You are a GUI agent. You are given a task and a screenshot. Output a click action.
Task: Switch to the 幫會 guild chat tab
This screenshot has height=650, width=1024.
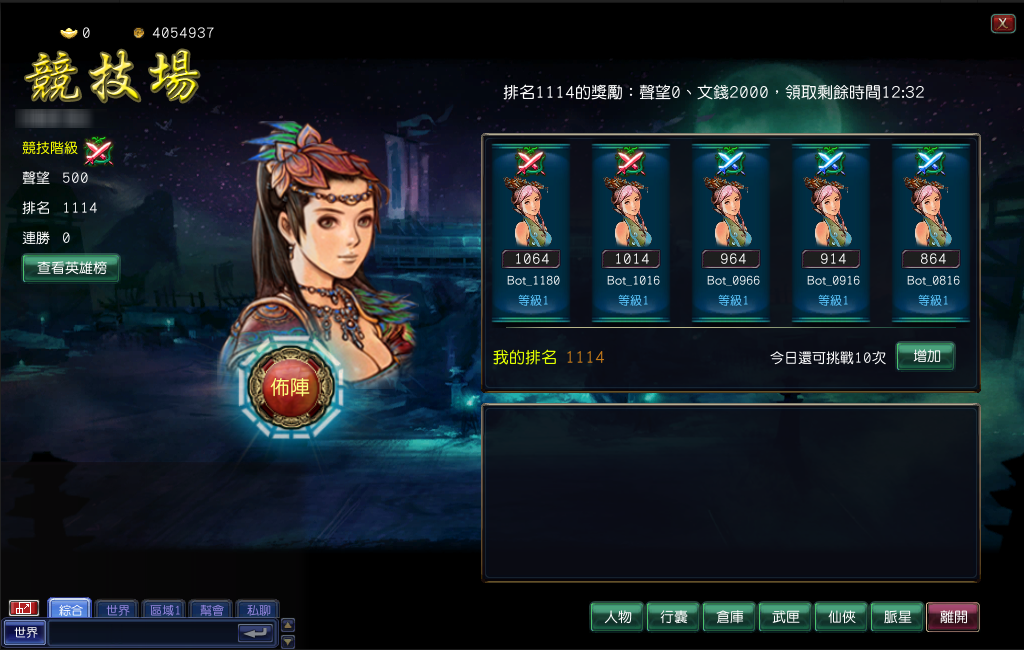211,609
